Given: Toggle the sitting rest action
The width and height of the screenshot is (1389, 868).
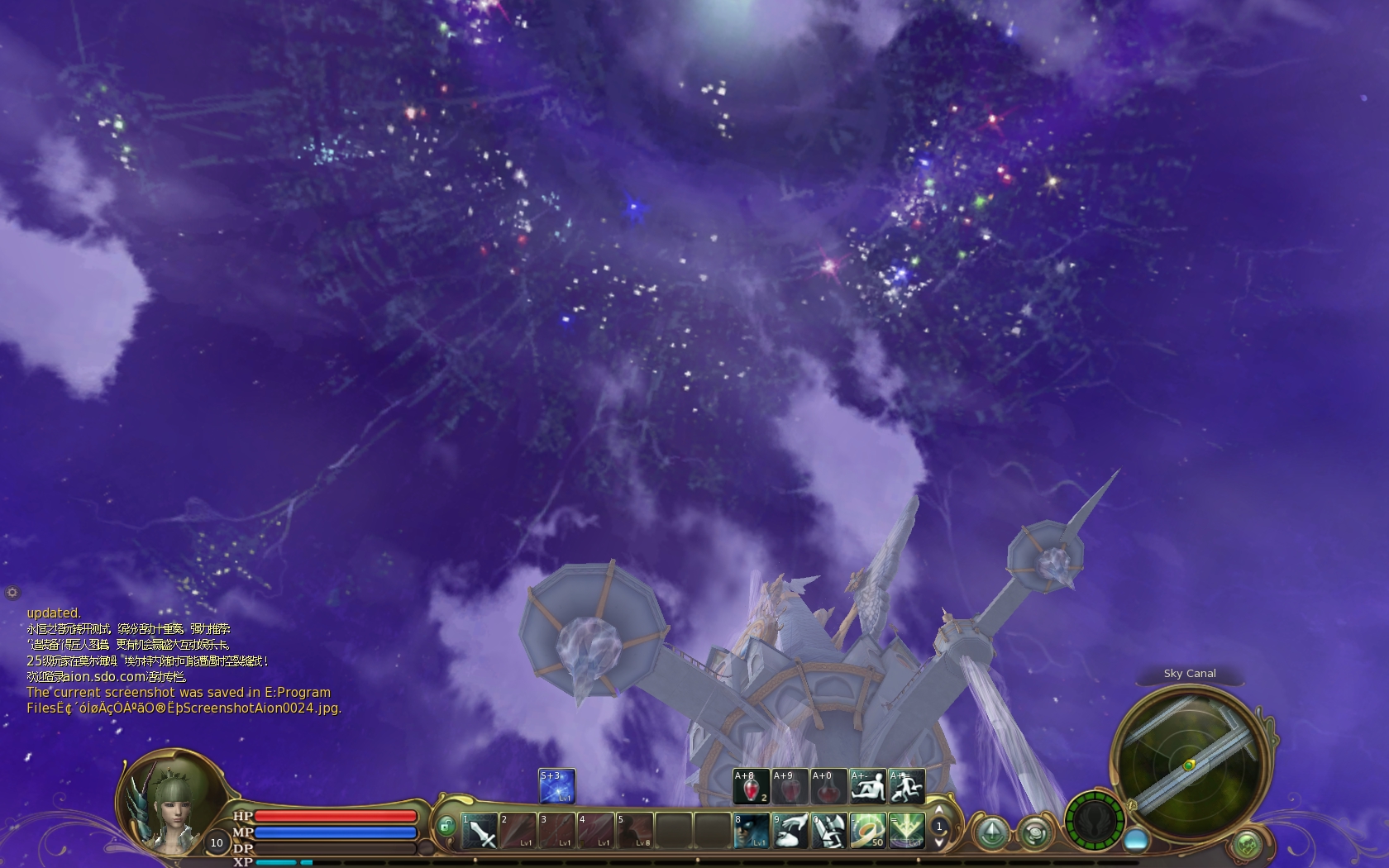Looking at the screenshot, I should pyautogui.click(x=867, y=787).
